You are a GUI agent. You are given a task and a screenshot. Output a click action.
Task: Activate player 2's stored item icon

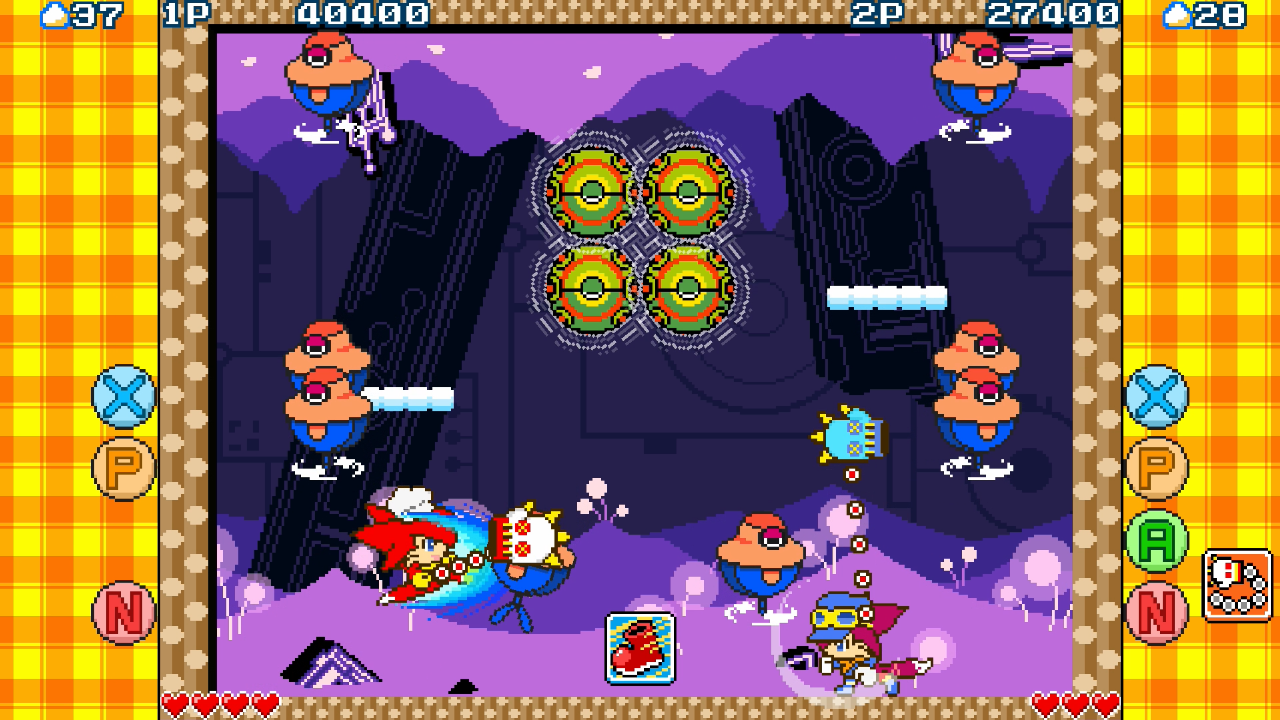coord(1237,585)
